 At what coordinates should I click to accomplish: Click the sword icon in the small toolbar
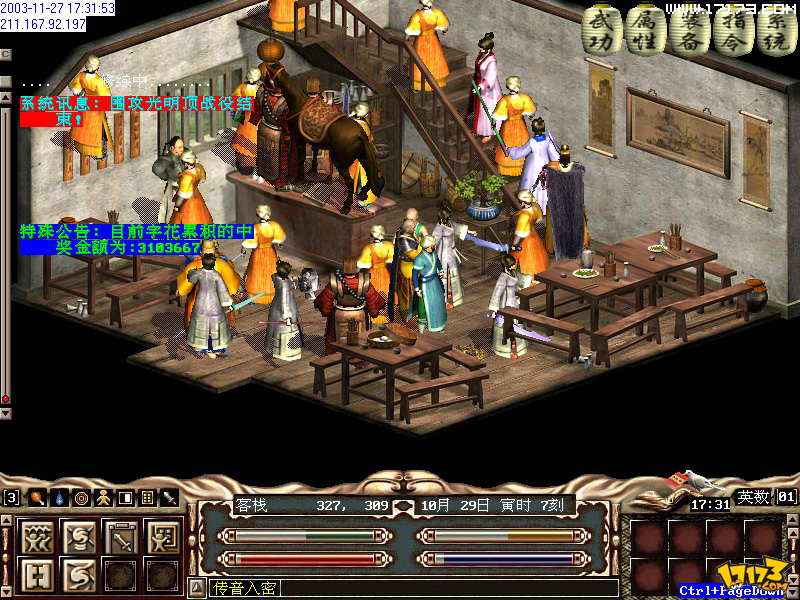[169, 497]
